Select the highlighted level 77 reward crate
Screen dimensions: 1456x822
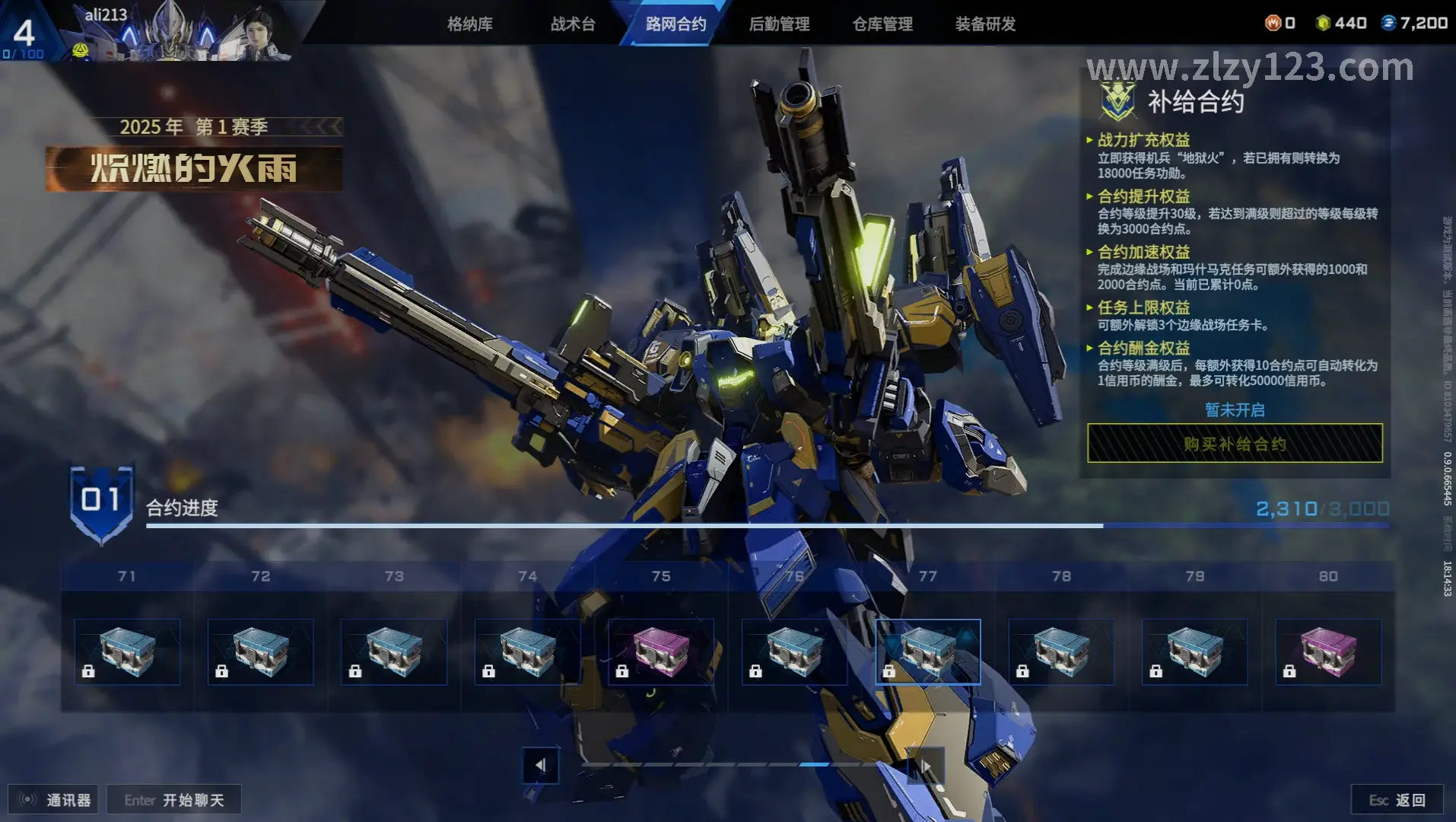point(928,652)
